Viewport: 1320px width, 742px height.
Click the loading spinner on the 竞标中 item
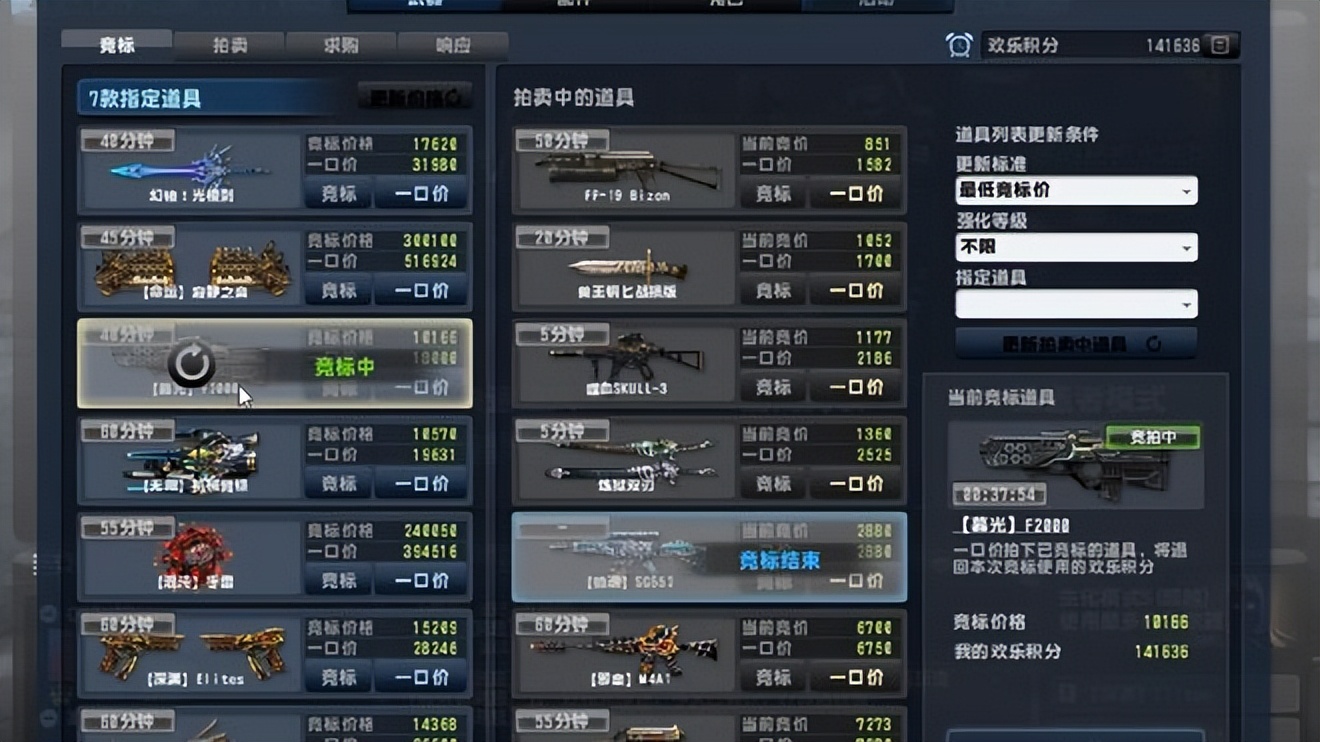pos(190,366)
